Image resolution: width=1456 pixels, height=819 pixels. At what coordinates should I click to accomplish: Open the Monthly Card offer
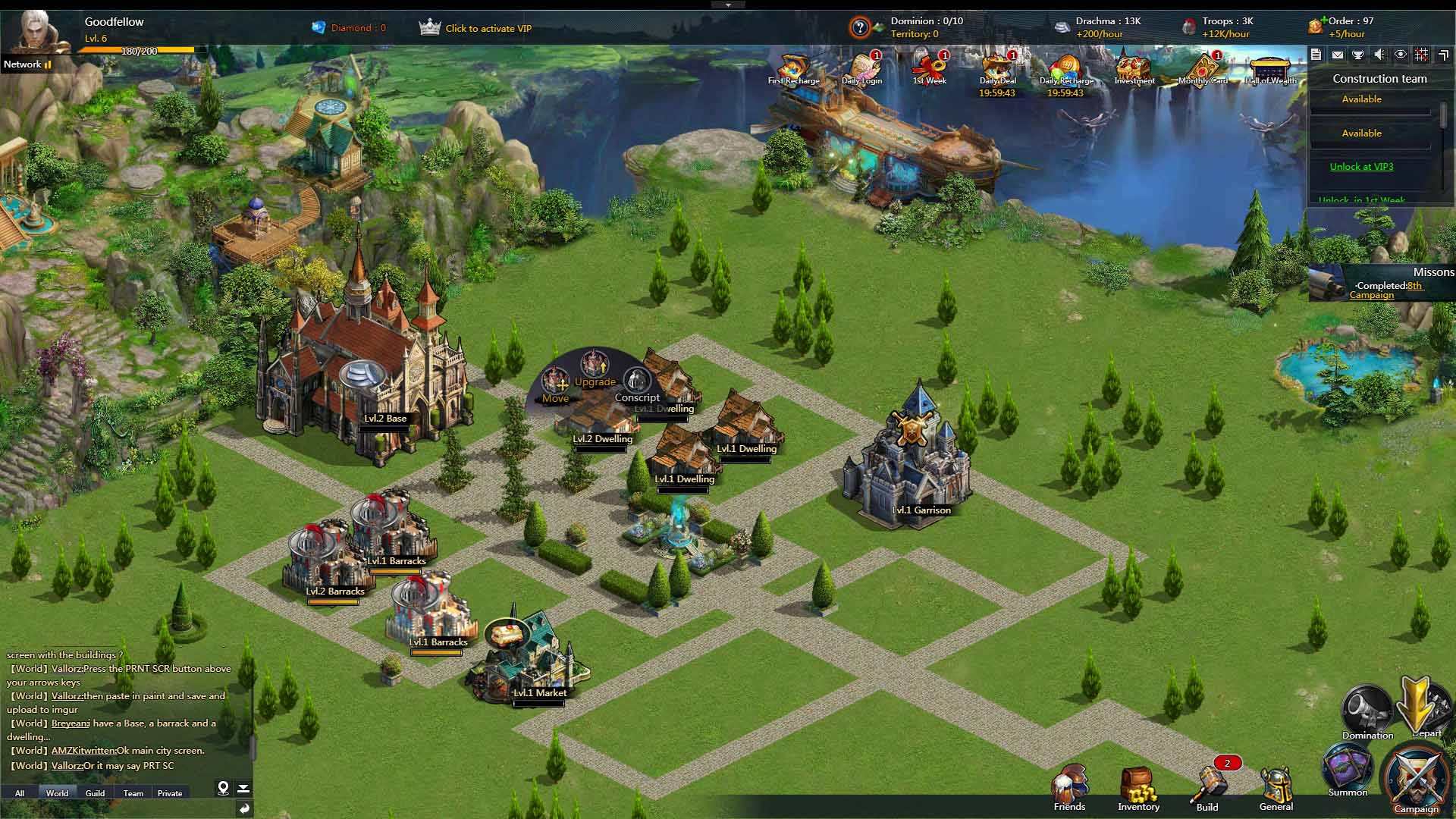click(1203, 68)
